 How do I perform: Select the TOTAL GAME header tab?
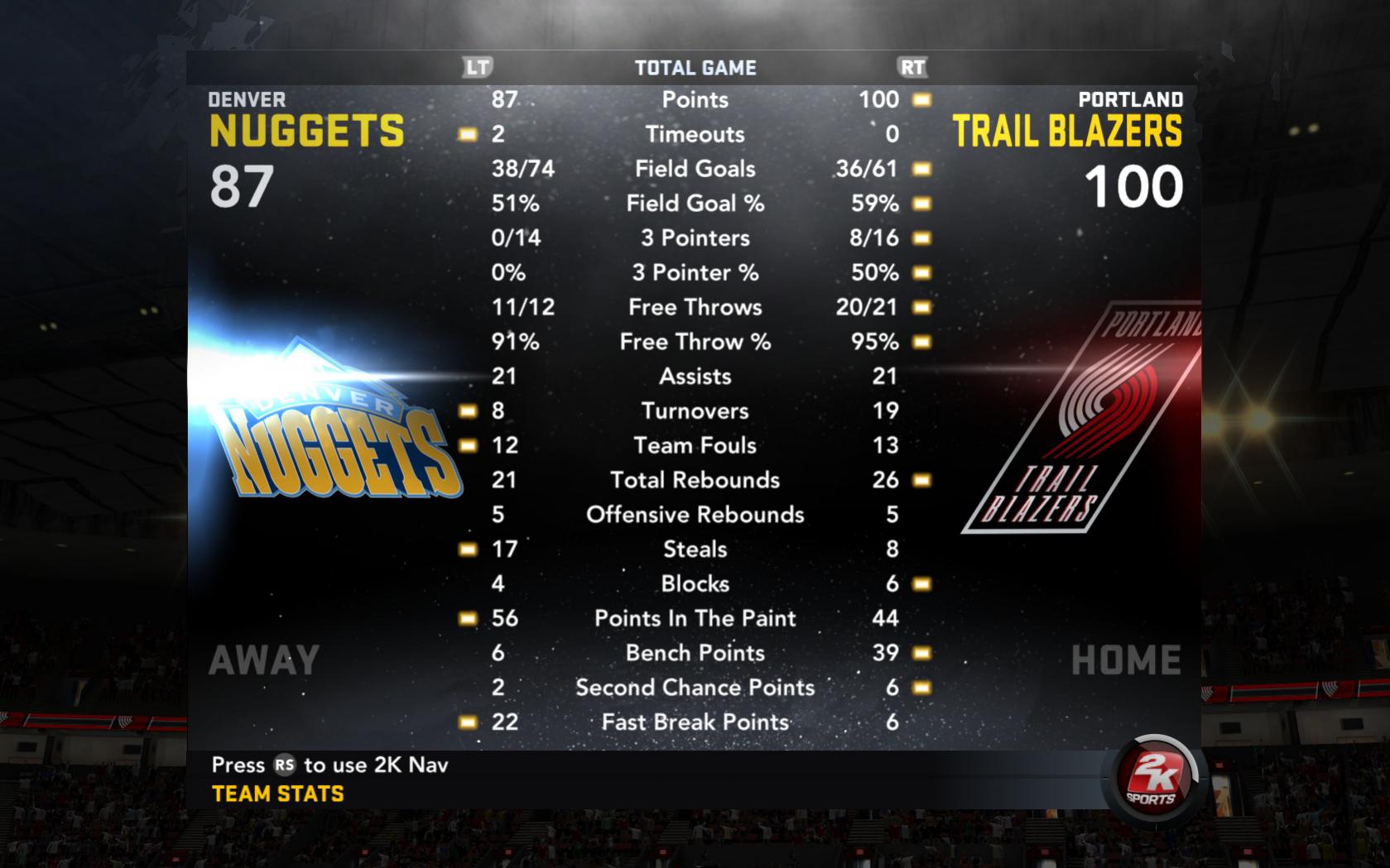coord(695,69)
